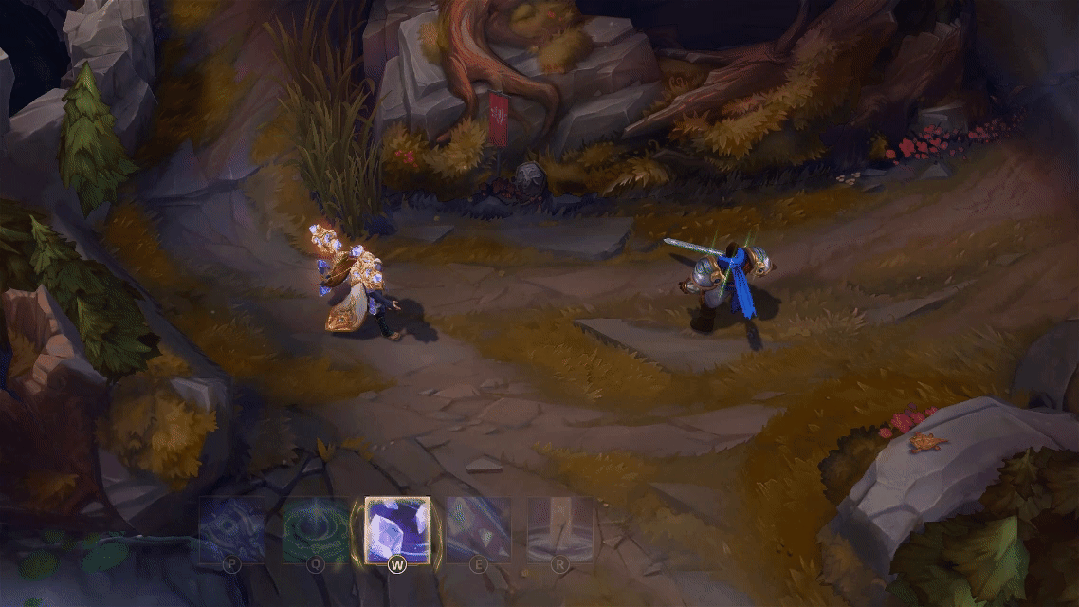Select the faded E ability icon
This screenshot has width=1079, height=607.
coord(478,529)
